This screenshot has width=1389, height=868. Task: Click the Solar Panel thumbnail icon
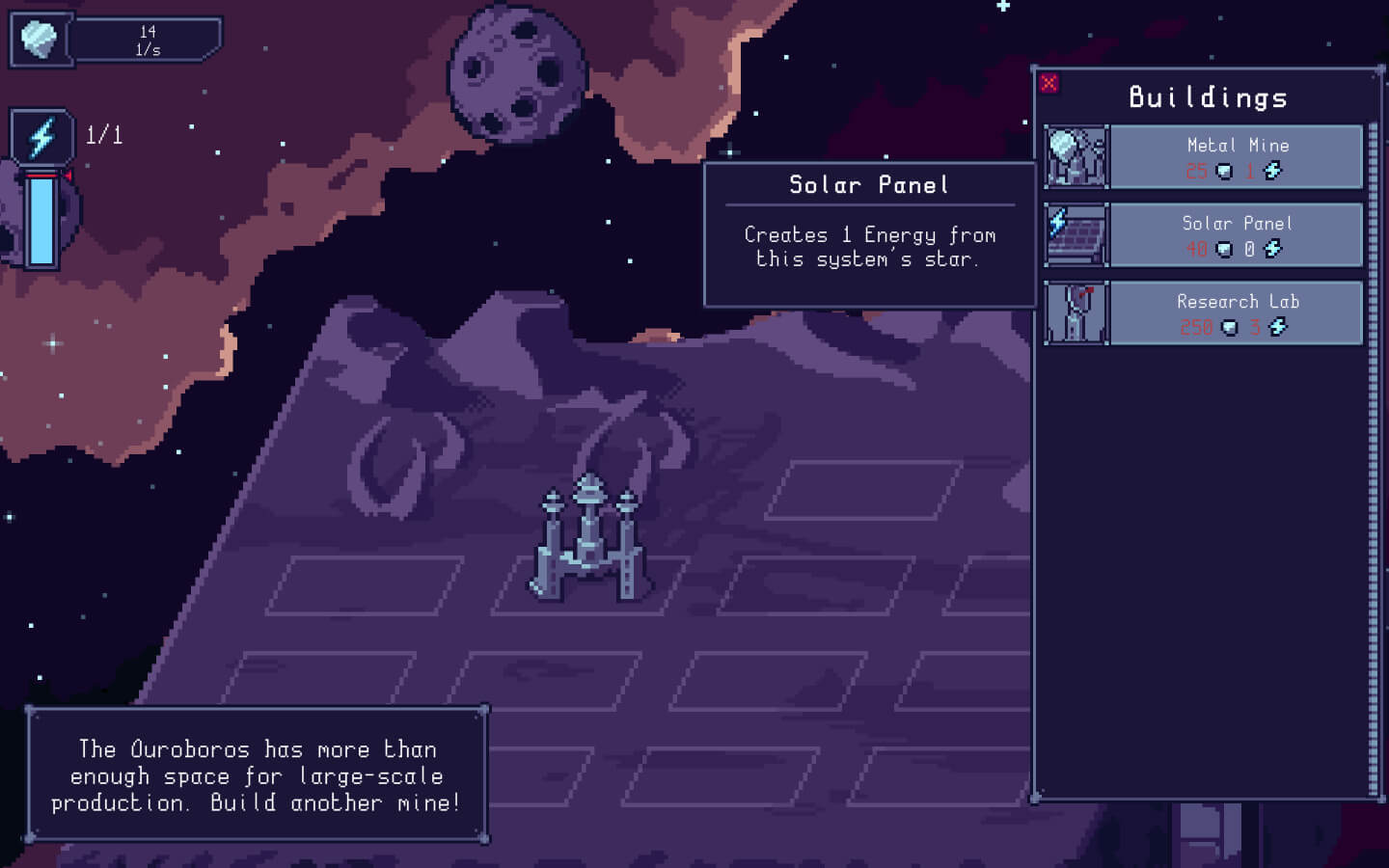tap(1076, 234)
